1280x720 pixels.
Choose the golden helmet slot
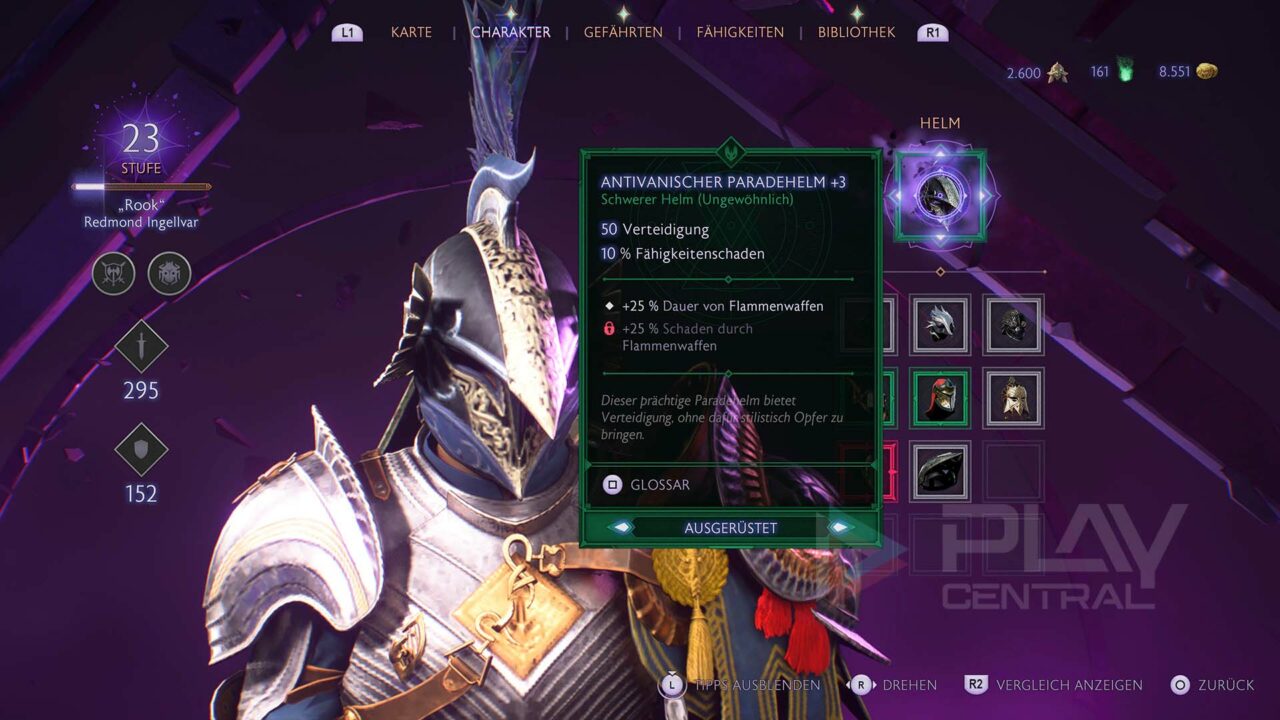[x=1013, y=398]
